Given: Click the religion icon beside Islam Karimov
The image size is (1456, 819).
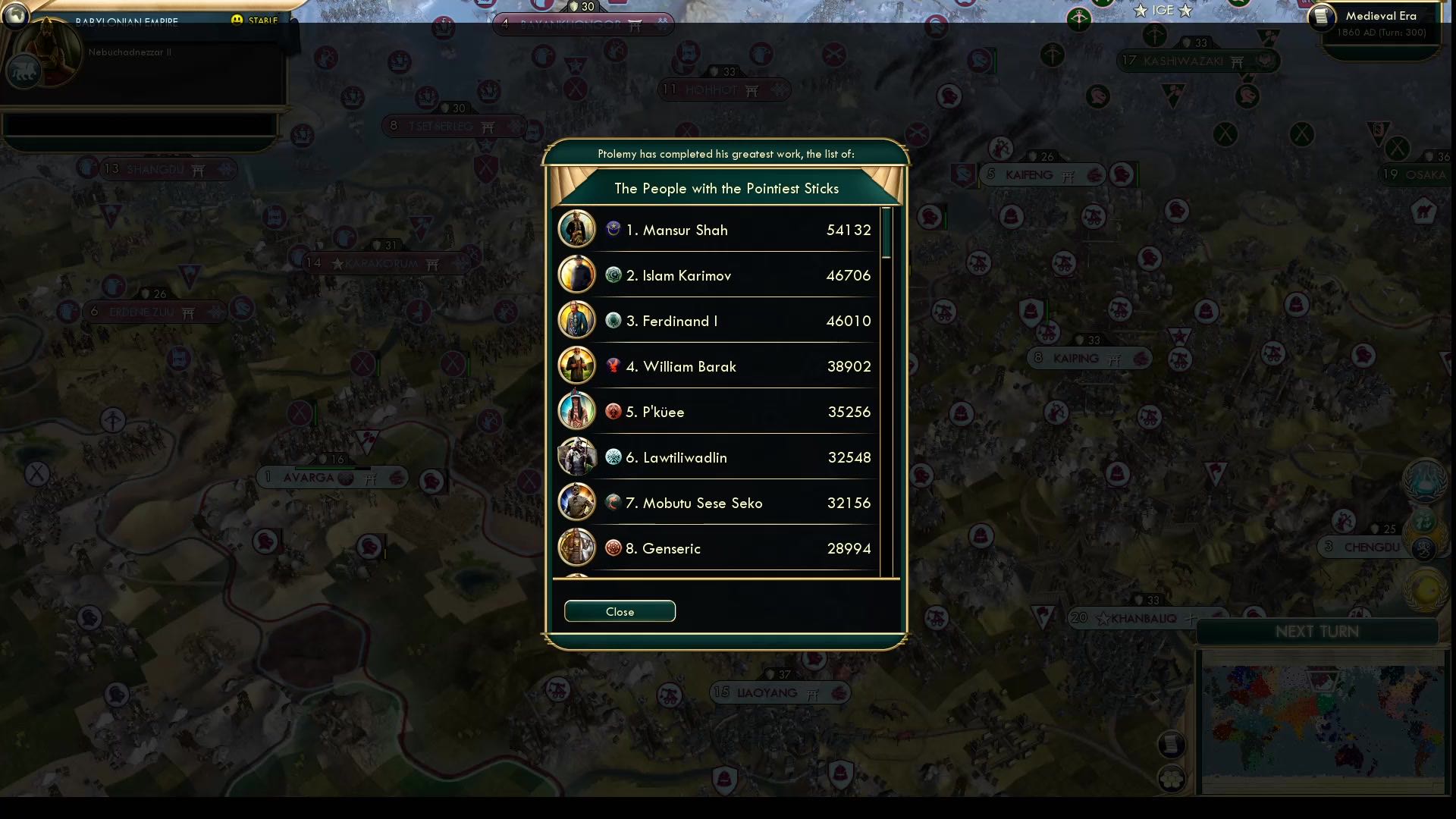Looking at the screenshot, I should point(613,275).
